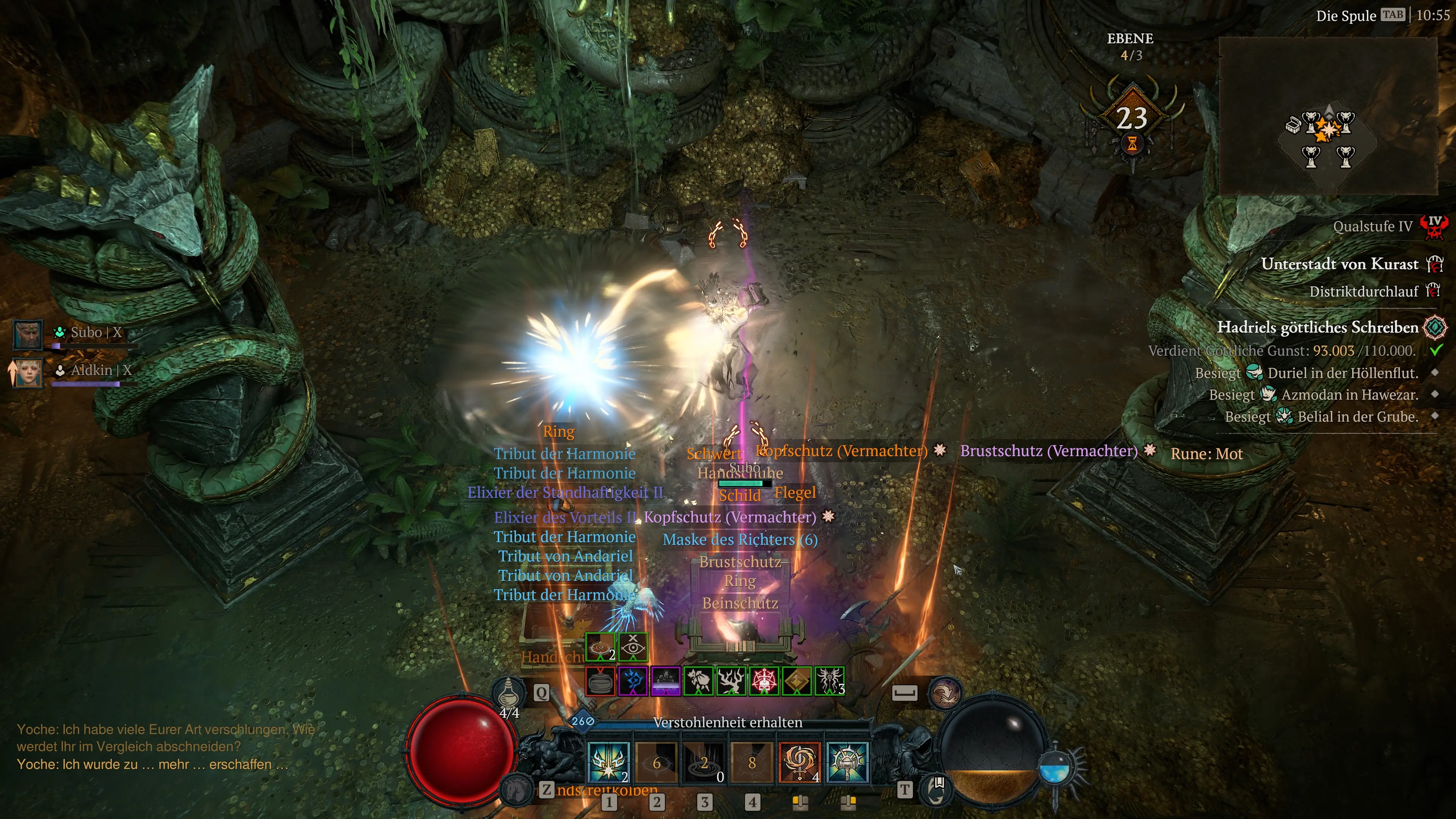Open the Hadriels göttliches Schreiben quest tracker
The height and width of the screenshot is (819, 1456).
pos(1317,327)
